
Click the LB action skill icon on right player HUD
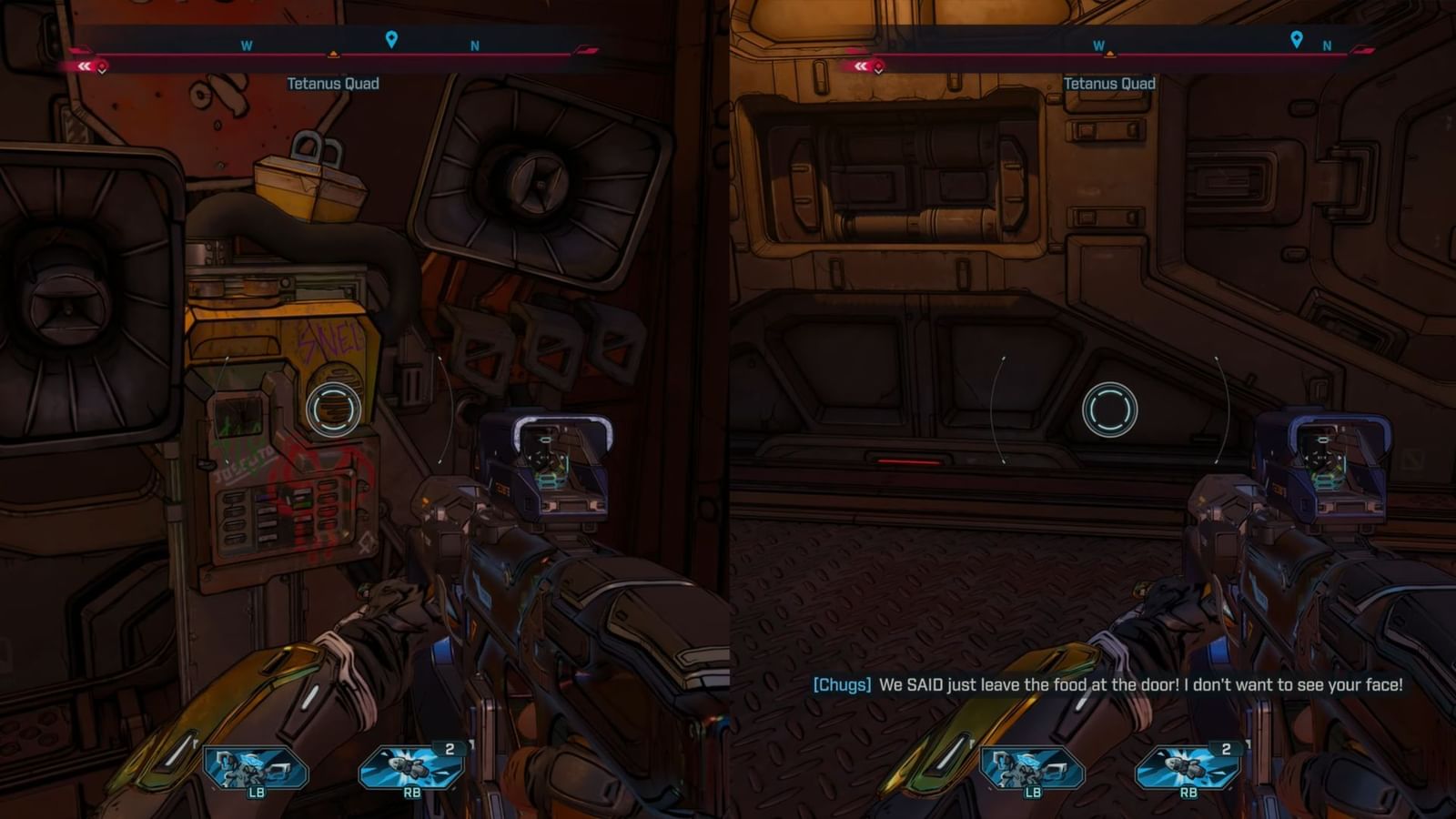tap(1033, 769)
